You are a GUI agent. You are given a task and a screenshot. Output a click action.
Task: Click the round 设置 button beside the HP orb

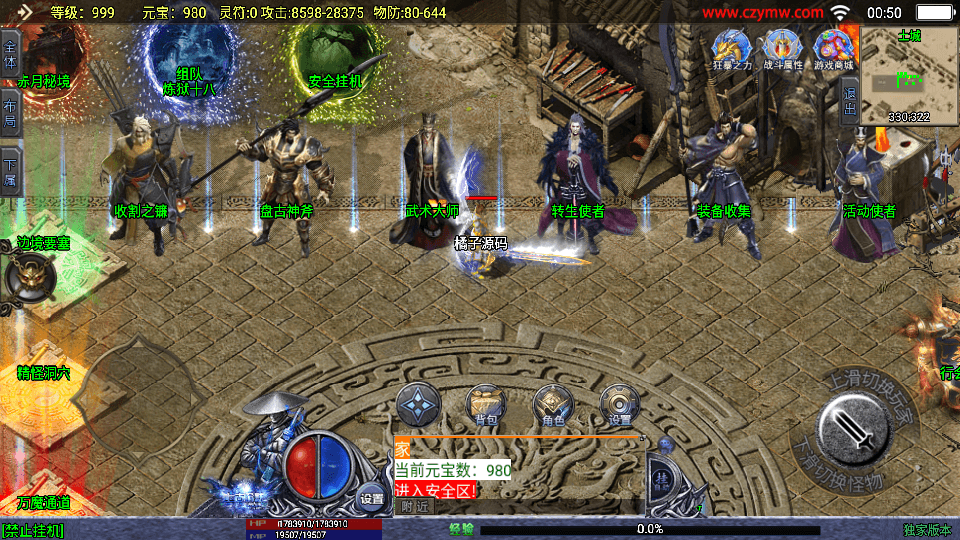point(372,498)
